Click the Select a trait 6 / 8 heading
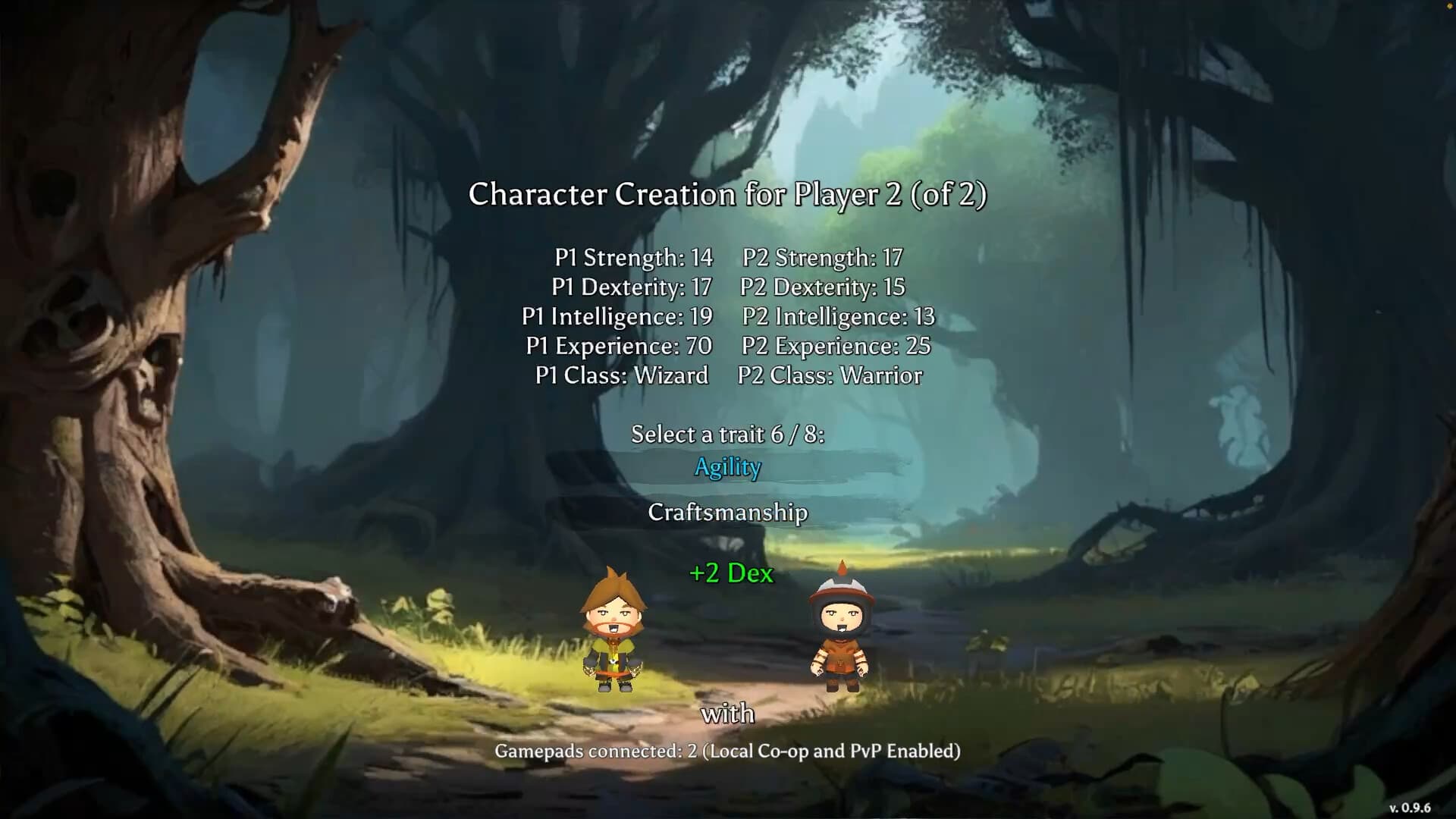 (729, 434)
